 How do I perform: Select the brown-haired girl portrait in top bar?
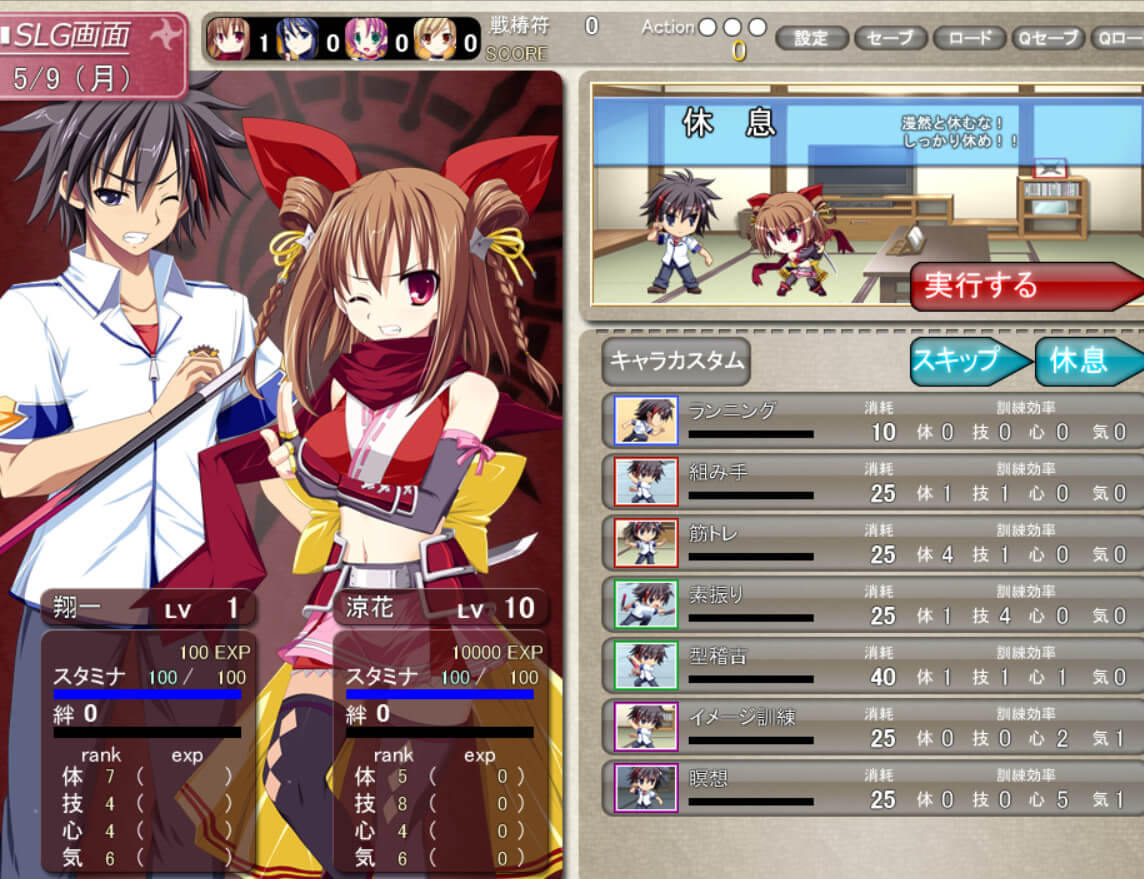pyautogui.click(x=228, y=40)
